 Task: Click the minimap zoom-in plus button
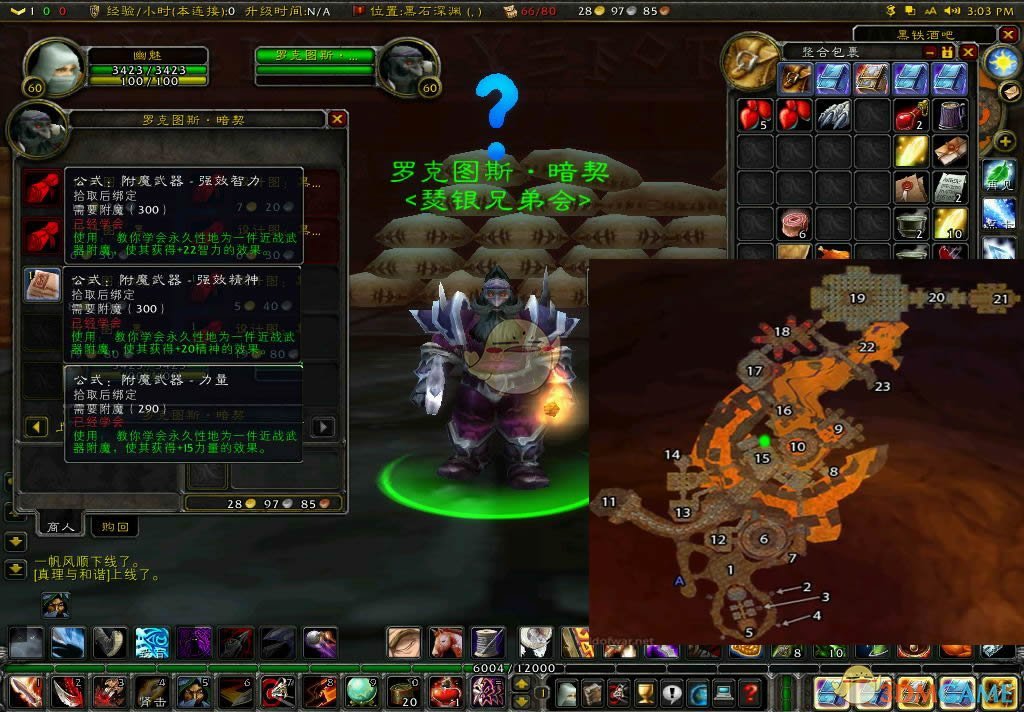click(x=1003, y=141)
